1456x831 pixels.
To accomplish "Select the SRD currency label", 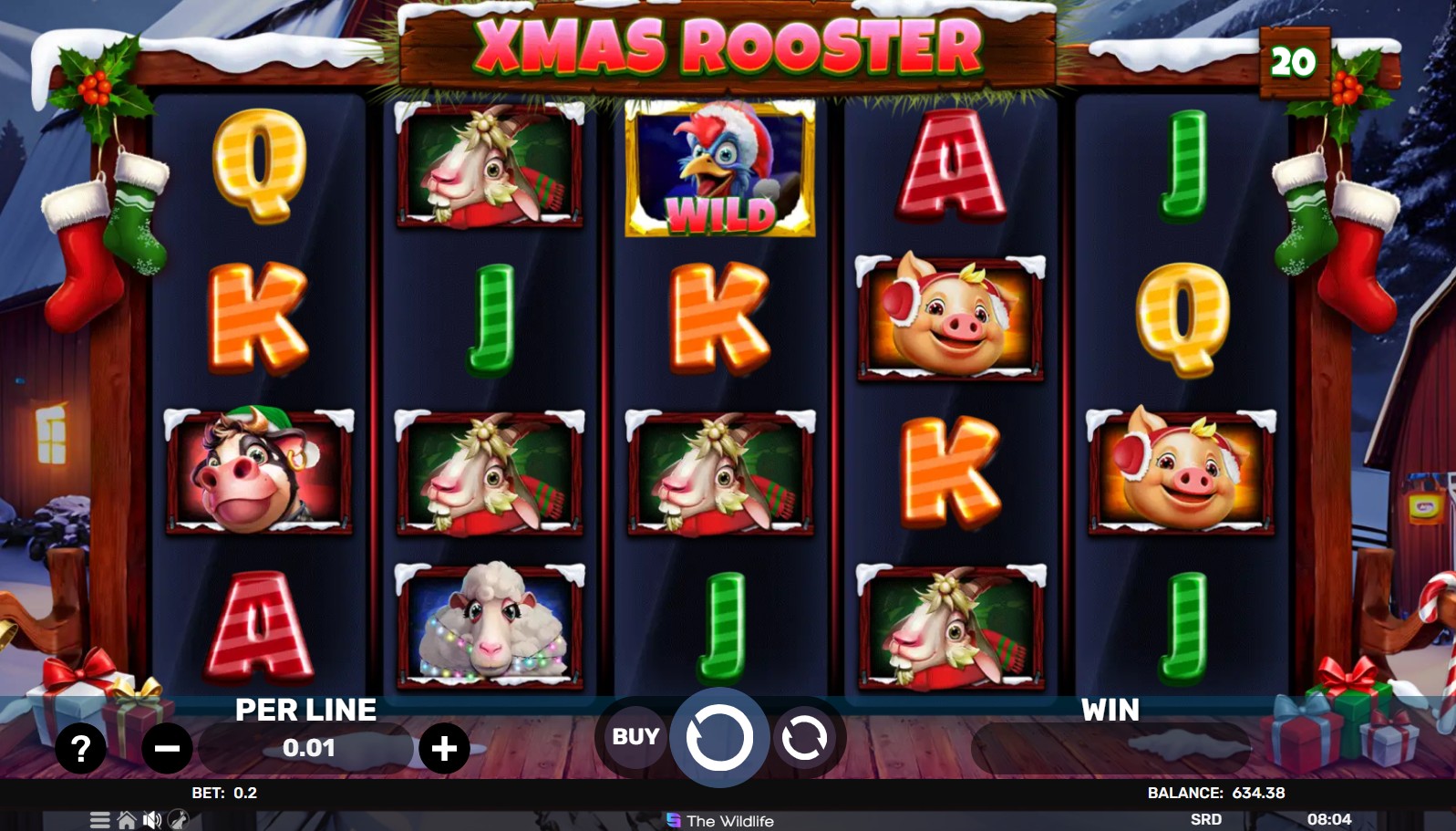I will pyautogui.click(x=1207, y=820).
